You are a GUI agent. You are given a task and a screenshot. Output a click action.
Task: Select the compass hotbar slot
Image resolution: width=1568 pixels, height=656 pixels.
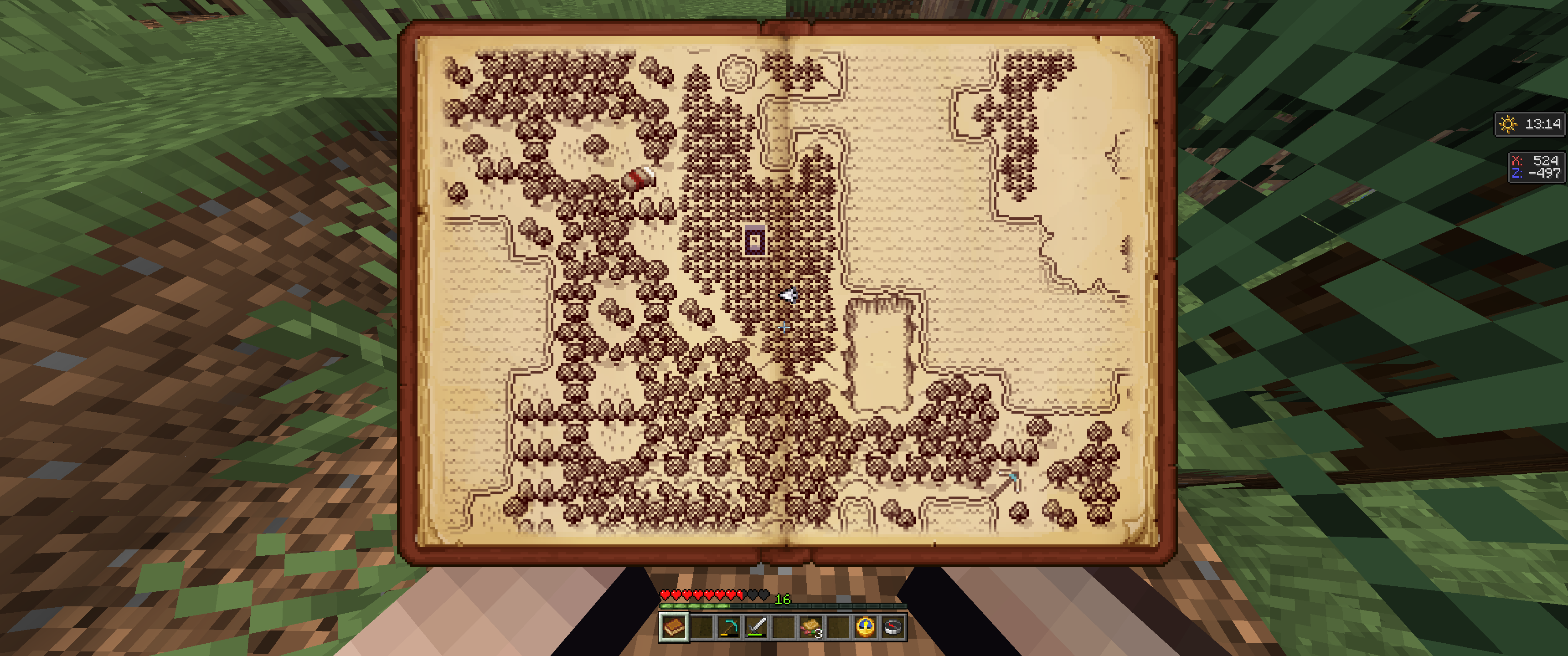click(x=892, y=627)
